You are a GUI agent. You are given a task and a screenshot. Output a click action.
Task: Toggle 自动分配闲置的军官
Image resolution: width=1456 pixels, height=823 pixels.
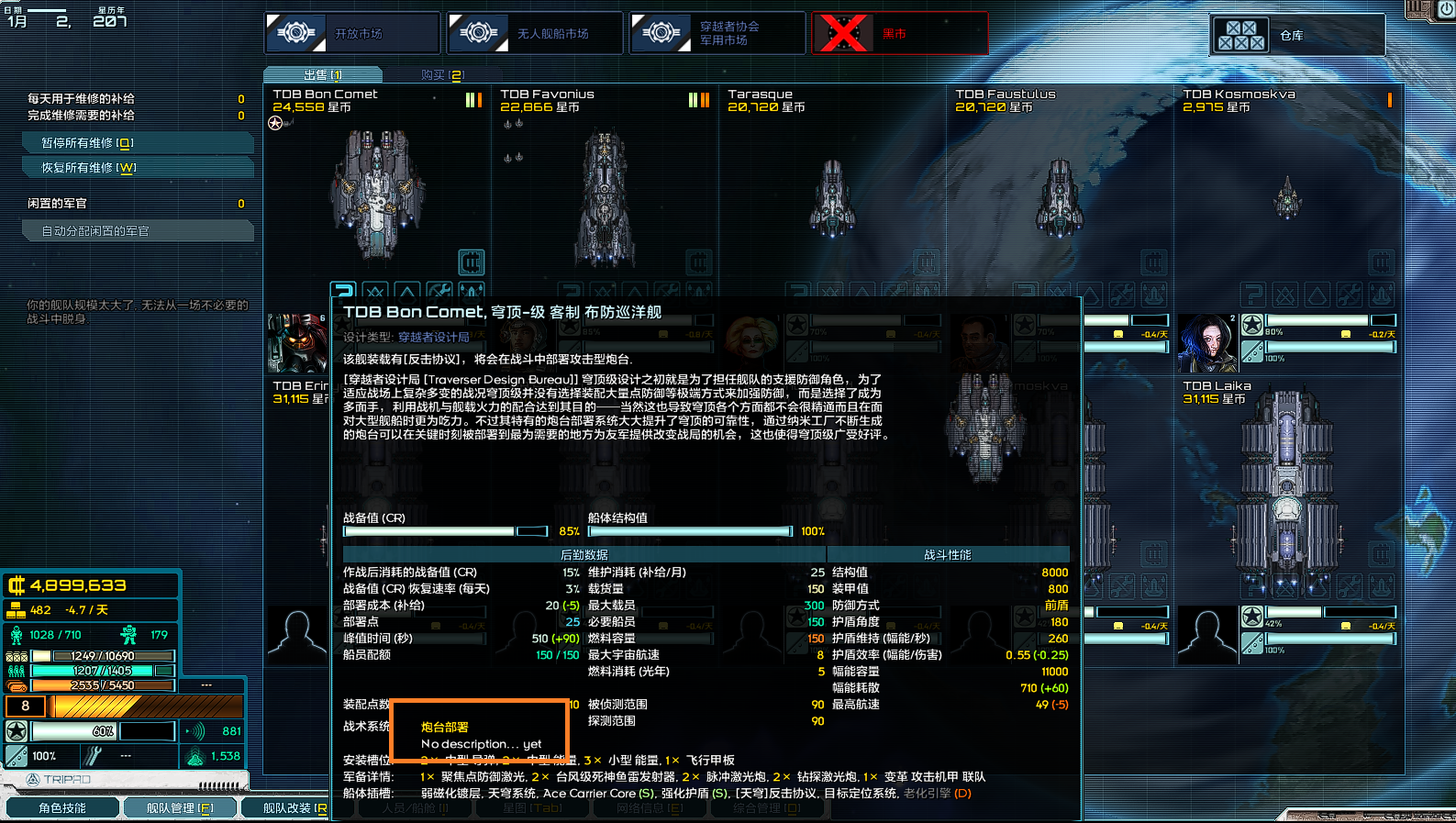click(x=139, y=230)
